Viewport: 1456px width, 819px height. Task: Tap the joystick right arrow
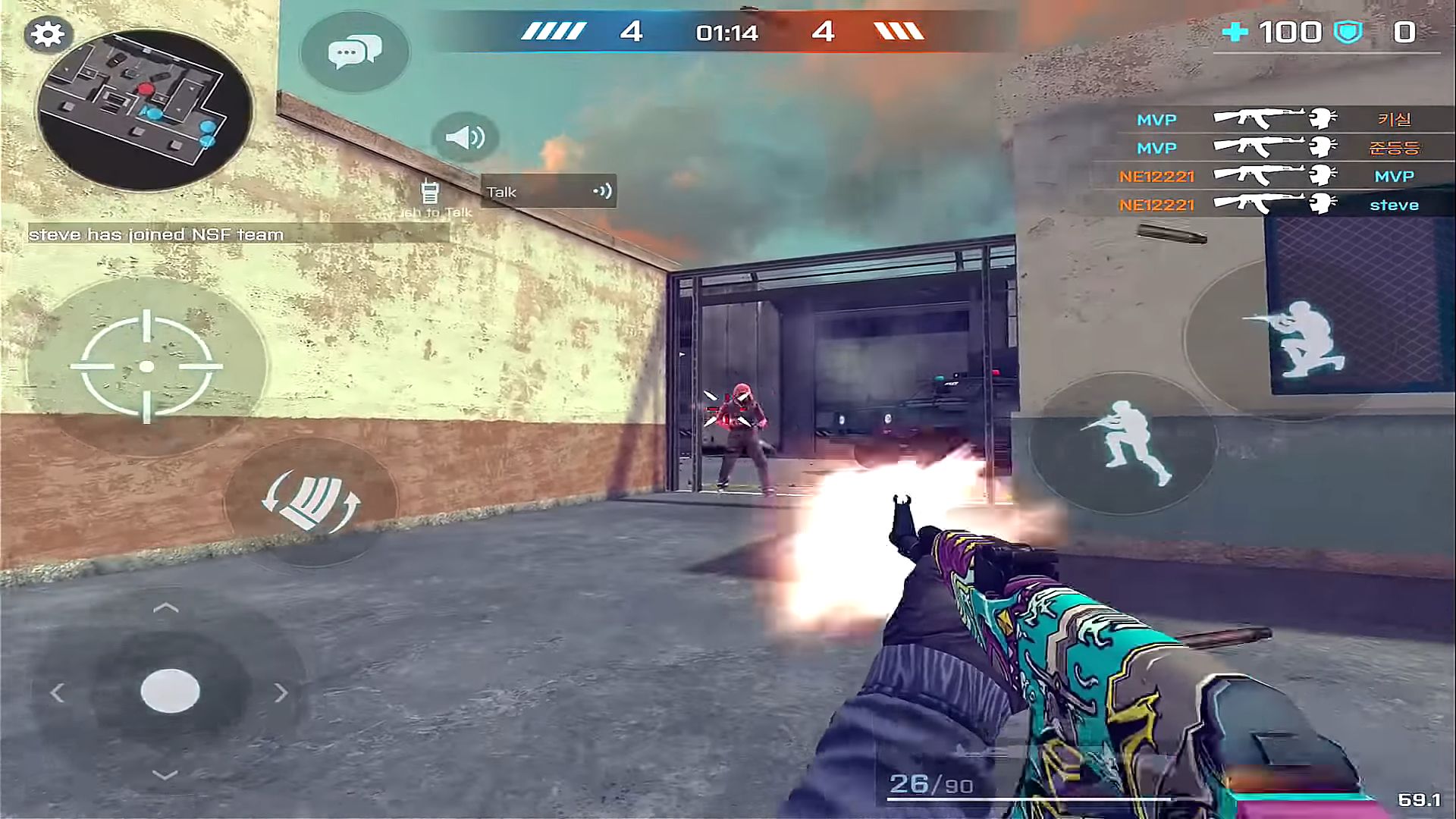tap(281, 692)
